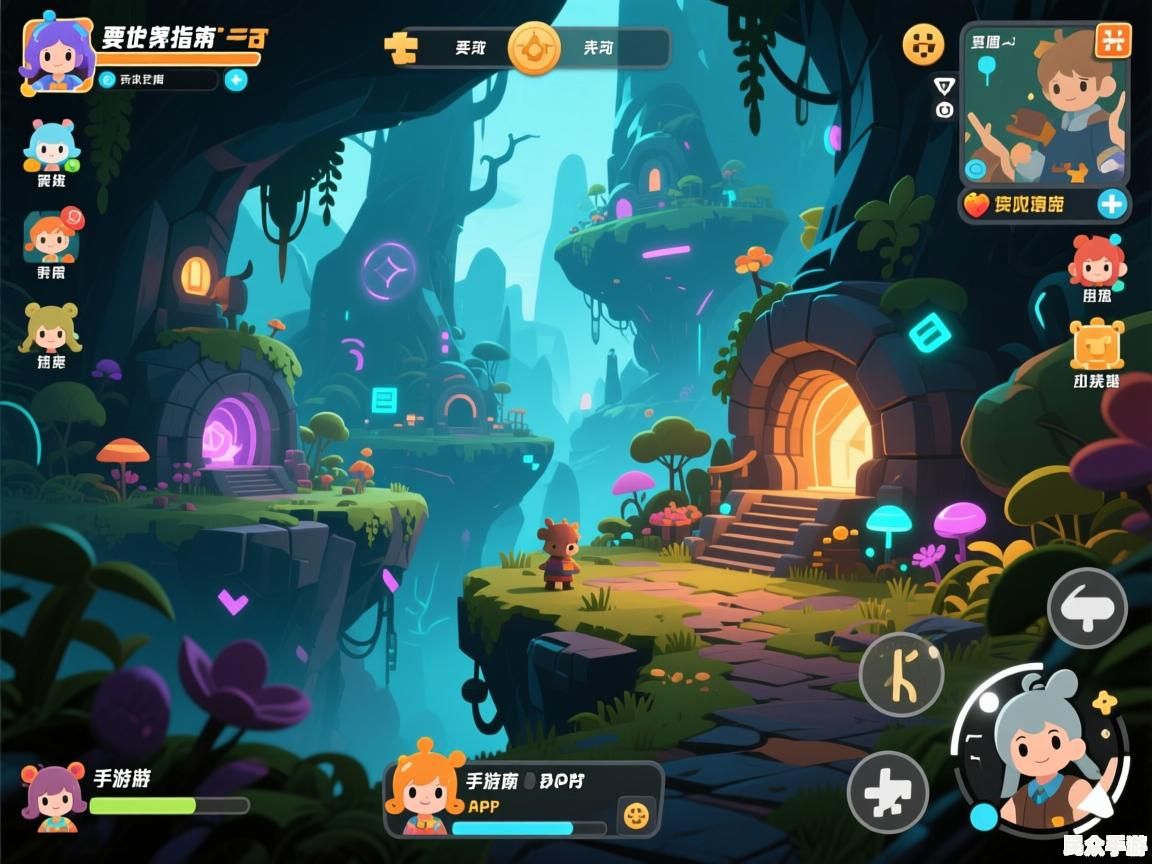Activate the round skill button with yellow rune

(x=901, y=673)
